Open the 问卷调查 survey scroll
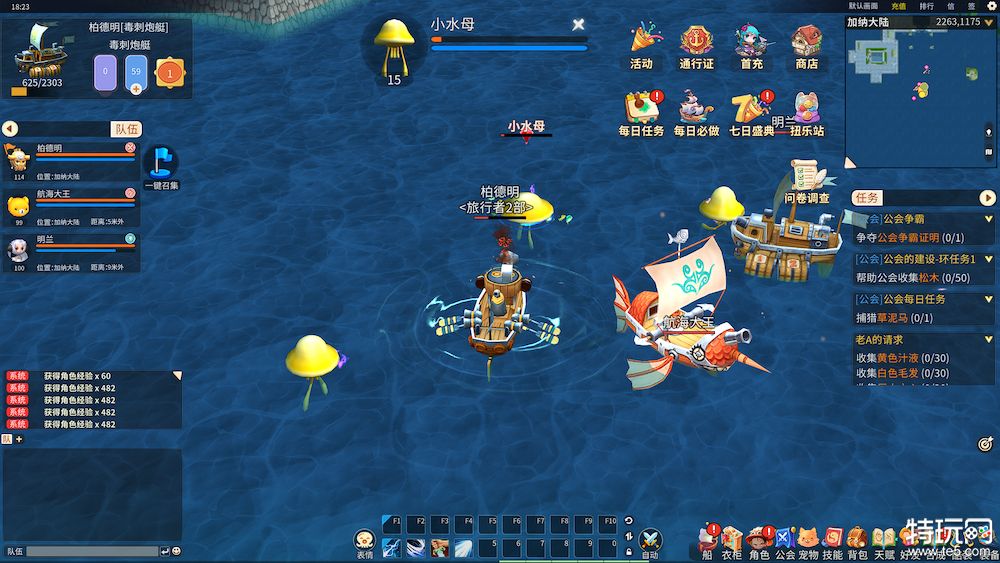The width and height of the screenshot is (1000, 563). pos(808,185)
